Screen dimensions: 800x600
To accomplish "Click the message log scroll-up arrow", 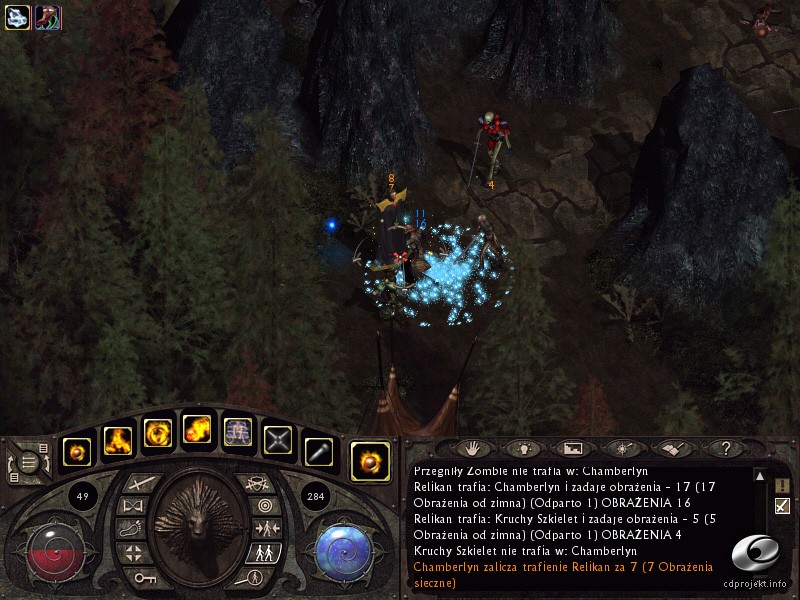I will tap(759, 476).
